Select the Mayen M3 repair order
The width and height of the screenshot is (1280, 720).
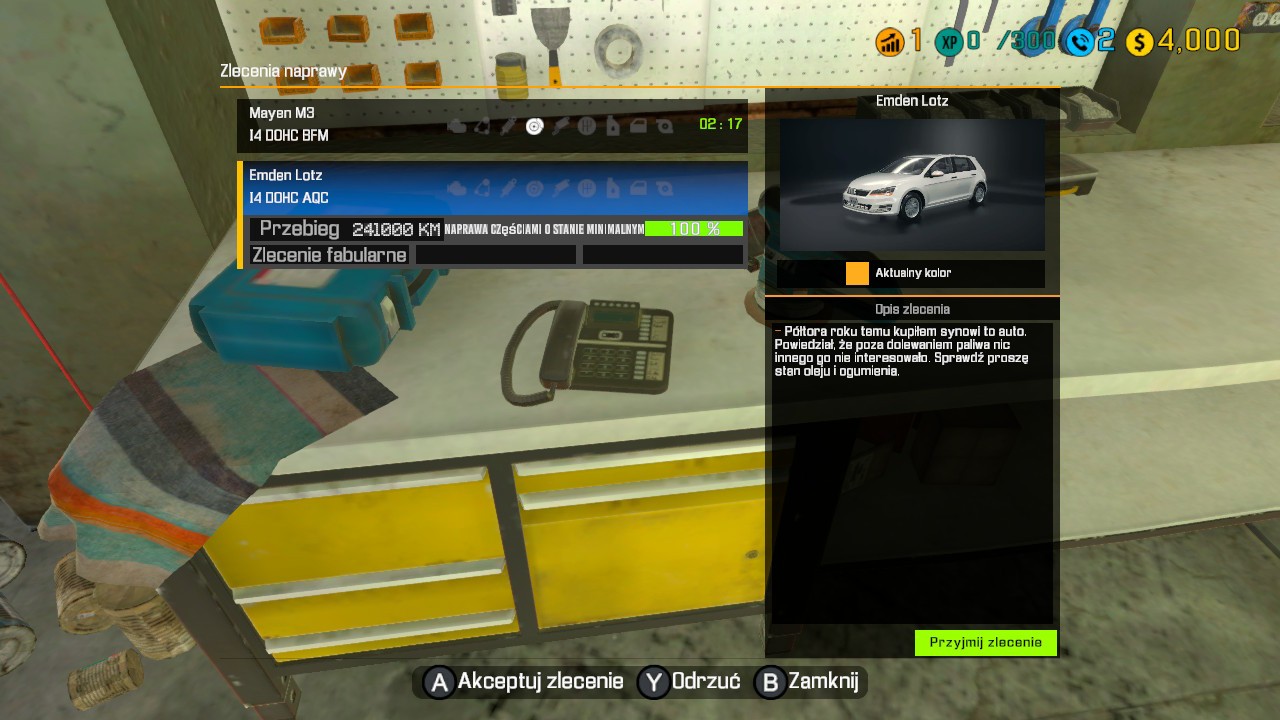tap(492, 125)
